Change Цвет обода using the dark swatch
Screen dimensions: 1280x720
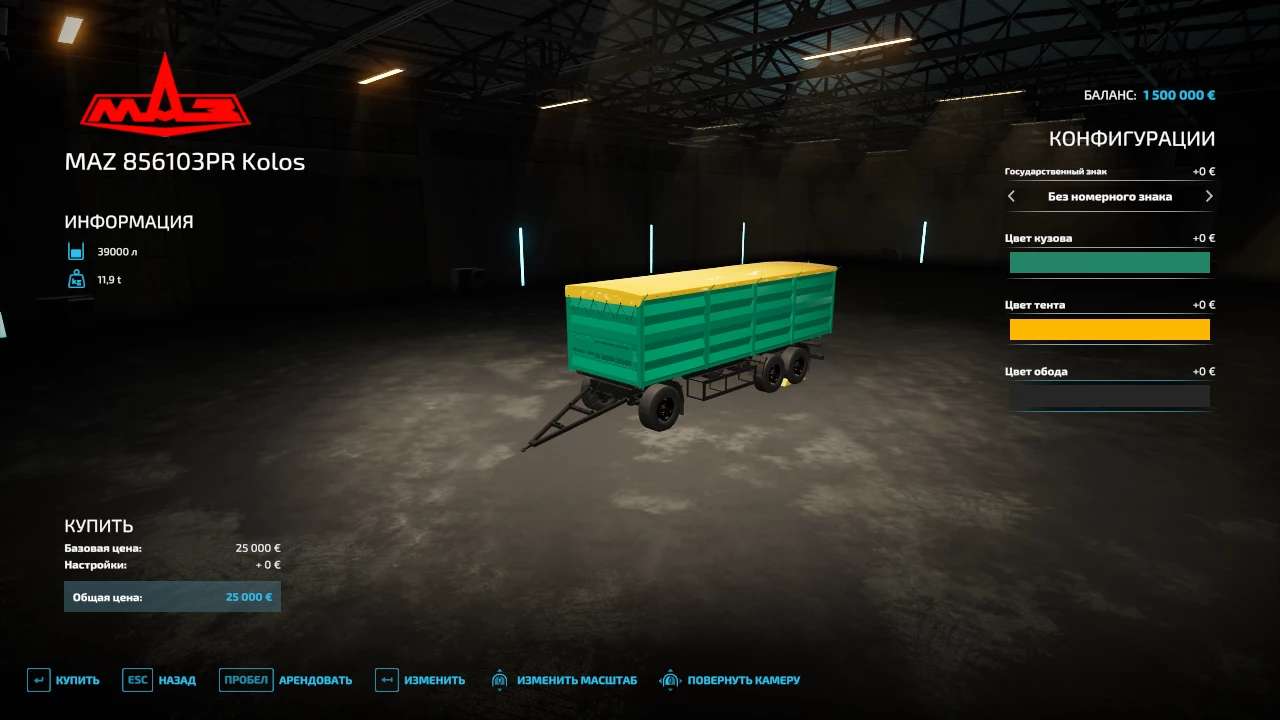pos(1110,396)
